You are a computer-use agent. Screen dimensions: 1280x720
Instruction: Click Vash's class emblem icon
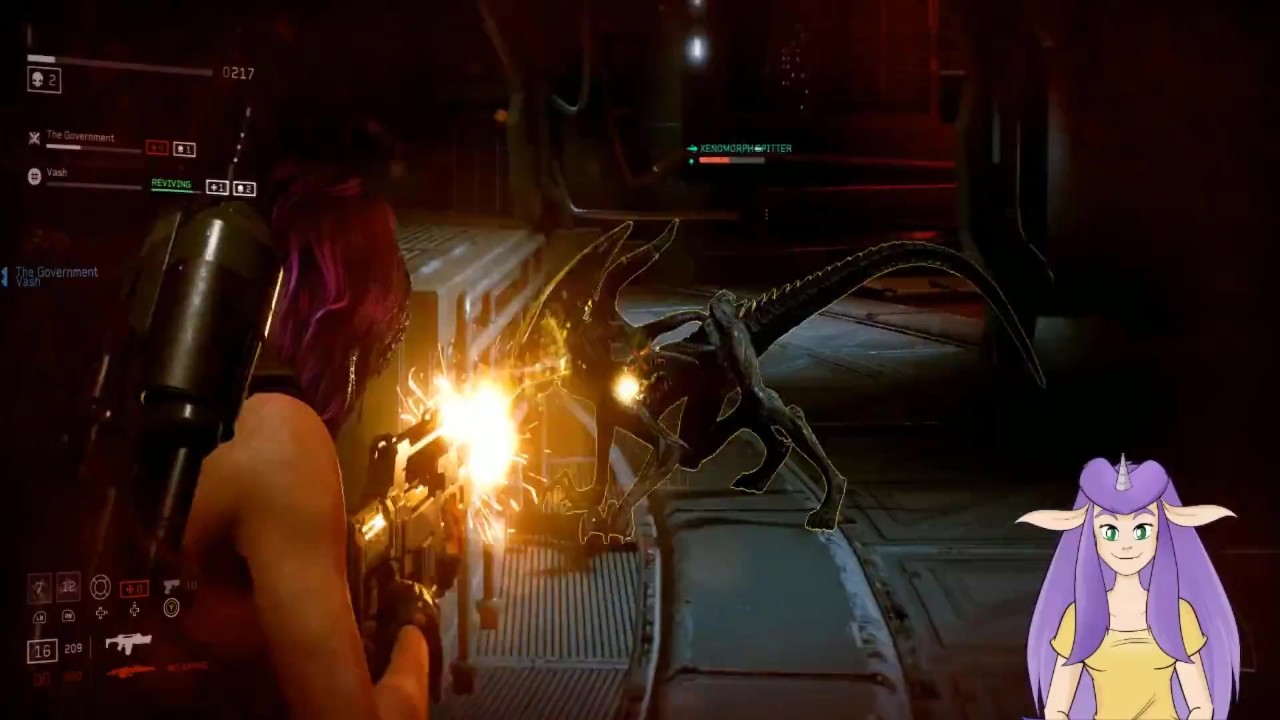click(34, 177)
